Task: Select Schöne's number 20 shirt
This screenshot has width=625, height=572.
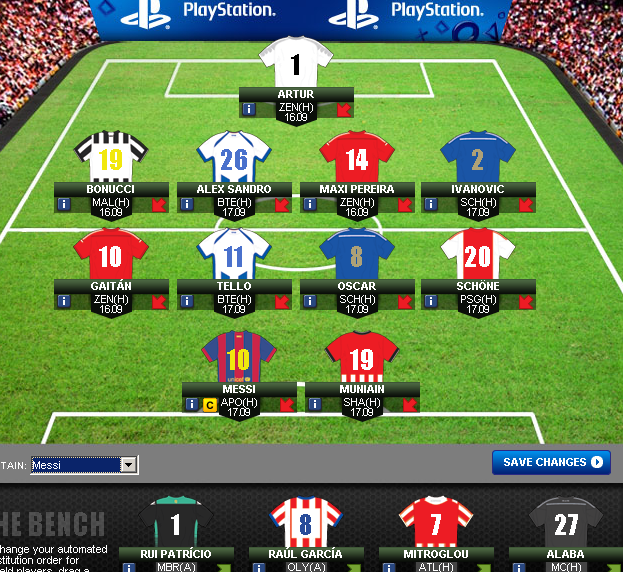Action: 478,255
